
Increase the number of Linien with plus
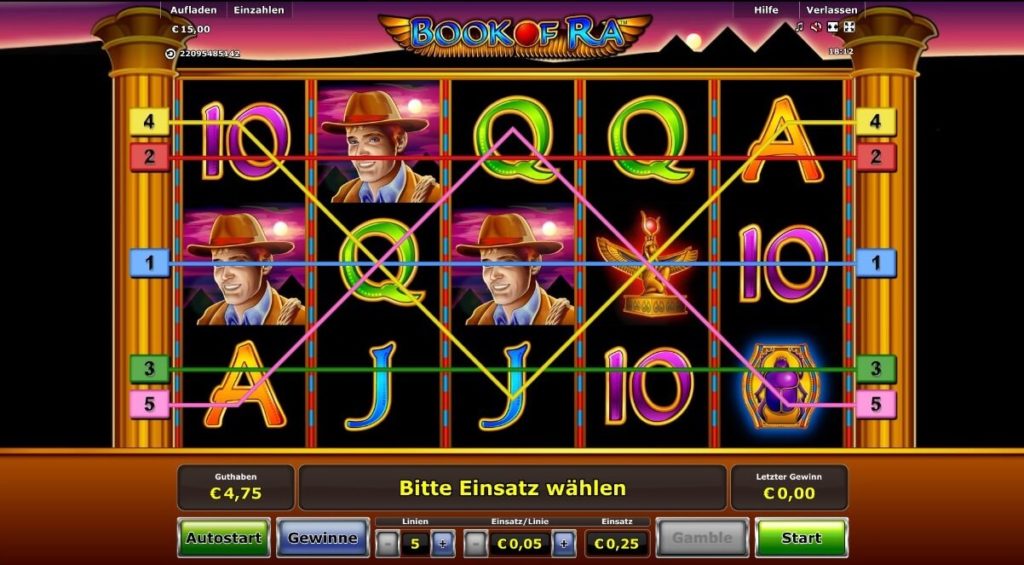tap(443, 543)
